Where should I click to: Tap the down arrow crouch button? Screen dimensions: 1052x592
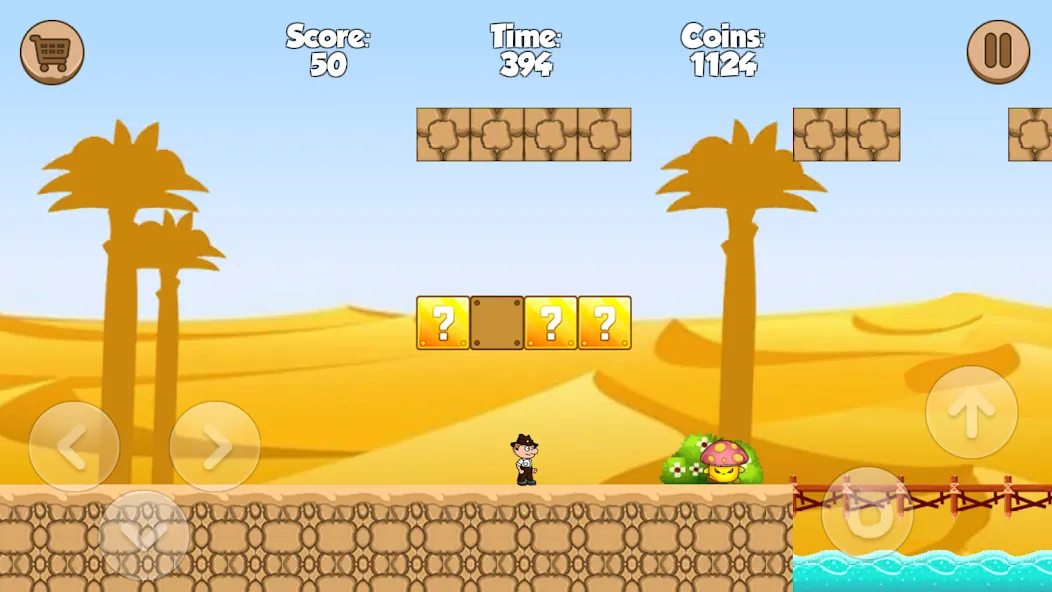click(145, 535)
